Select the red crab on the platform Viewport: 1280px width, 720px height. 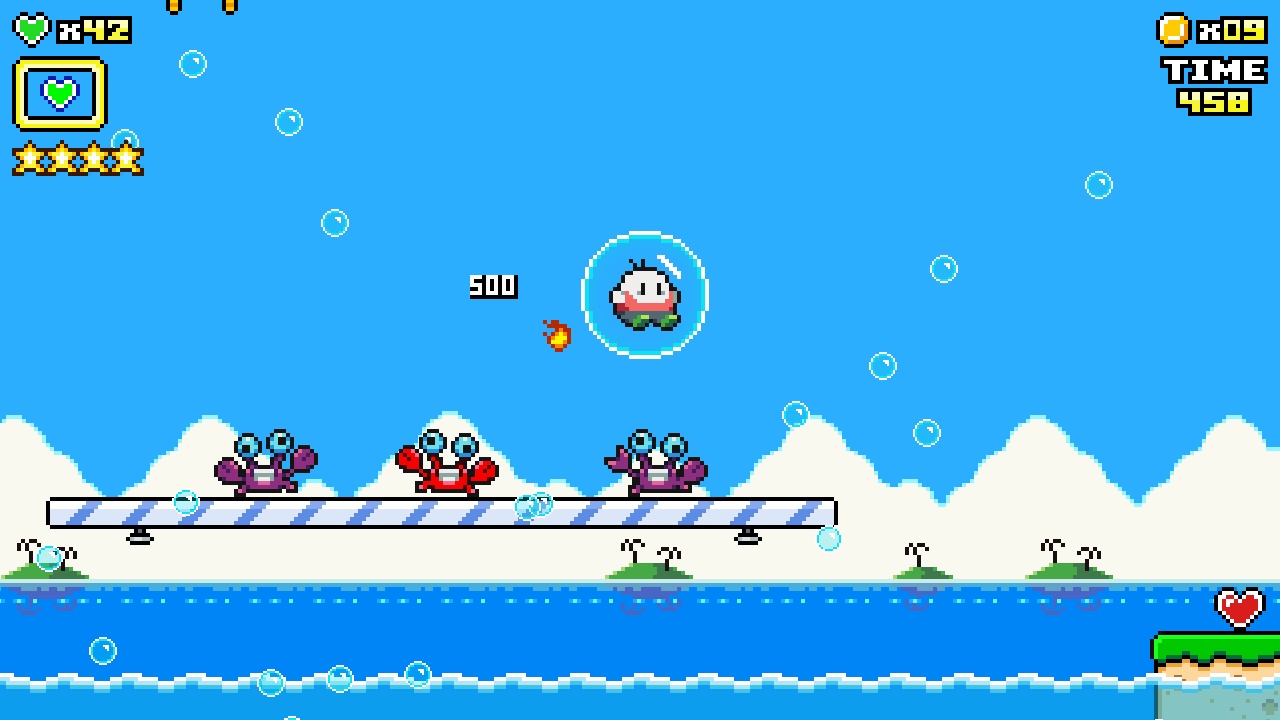click(x=450, y=468)
